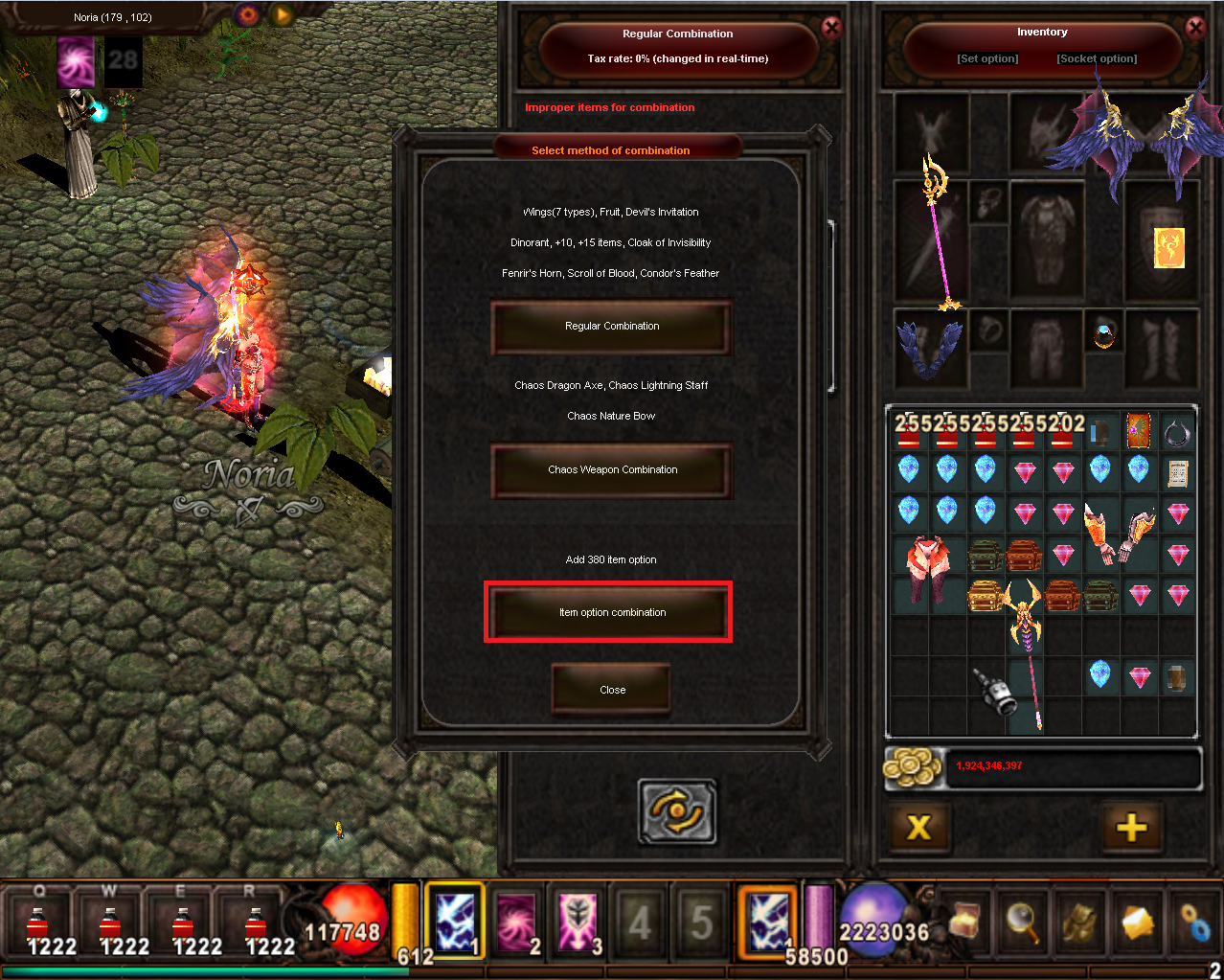Open the treasure chest HUD icon
Viewport: 1224px width, 980px height.
click(x=965, y=922)
